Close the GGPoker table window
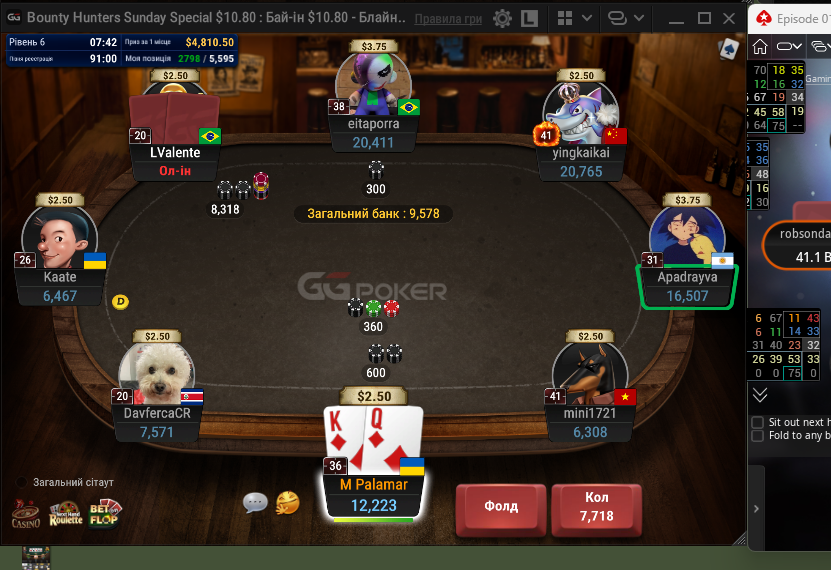Screen dimensions: 831x570 point(731,19)
